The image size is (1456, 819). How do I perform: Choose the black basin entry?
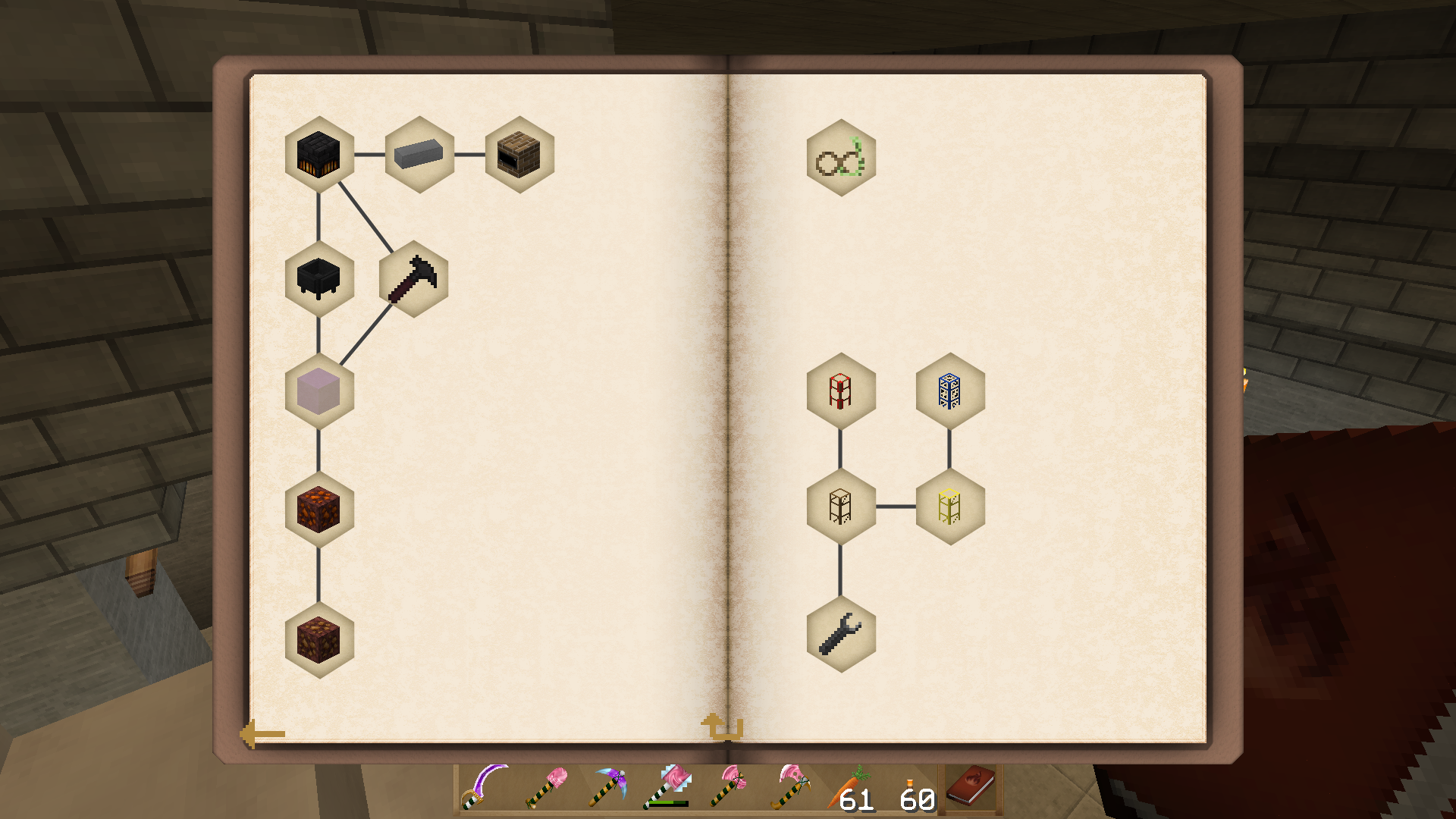(319, 279)
